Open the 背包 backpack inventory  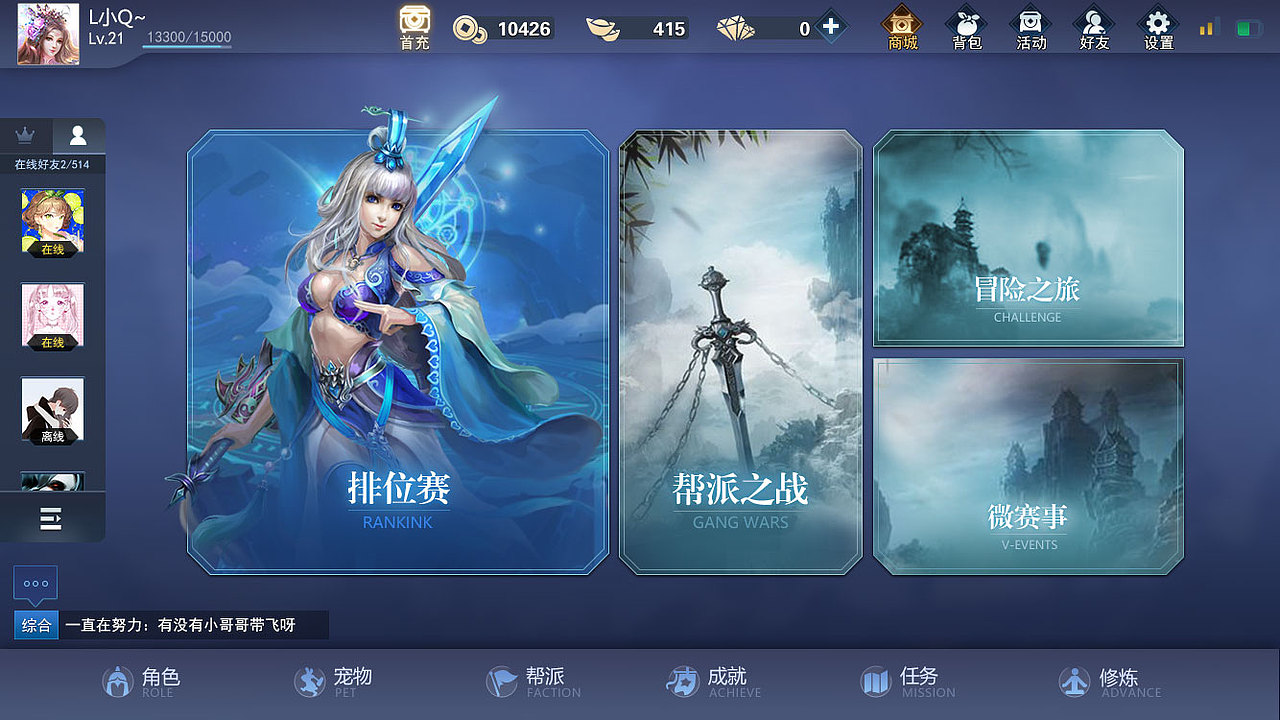click(x=965, y=27)
